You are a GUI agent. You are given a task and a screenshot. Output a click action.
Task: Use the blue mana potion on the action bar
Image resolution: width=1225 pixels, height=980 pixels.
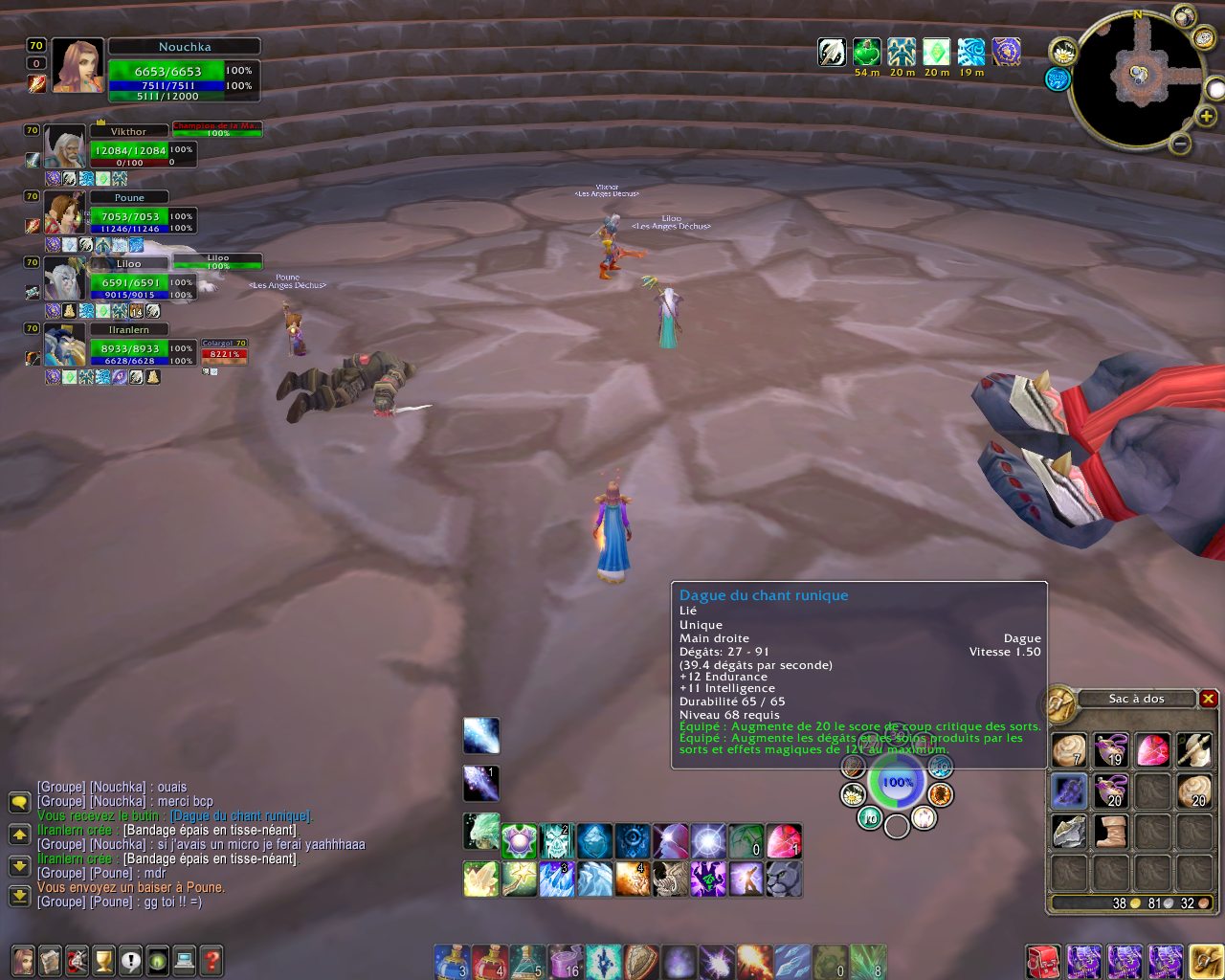pyautogui.click(x=451, y=961)
